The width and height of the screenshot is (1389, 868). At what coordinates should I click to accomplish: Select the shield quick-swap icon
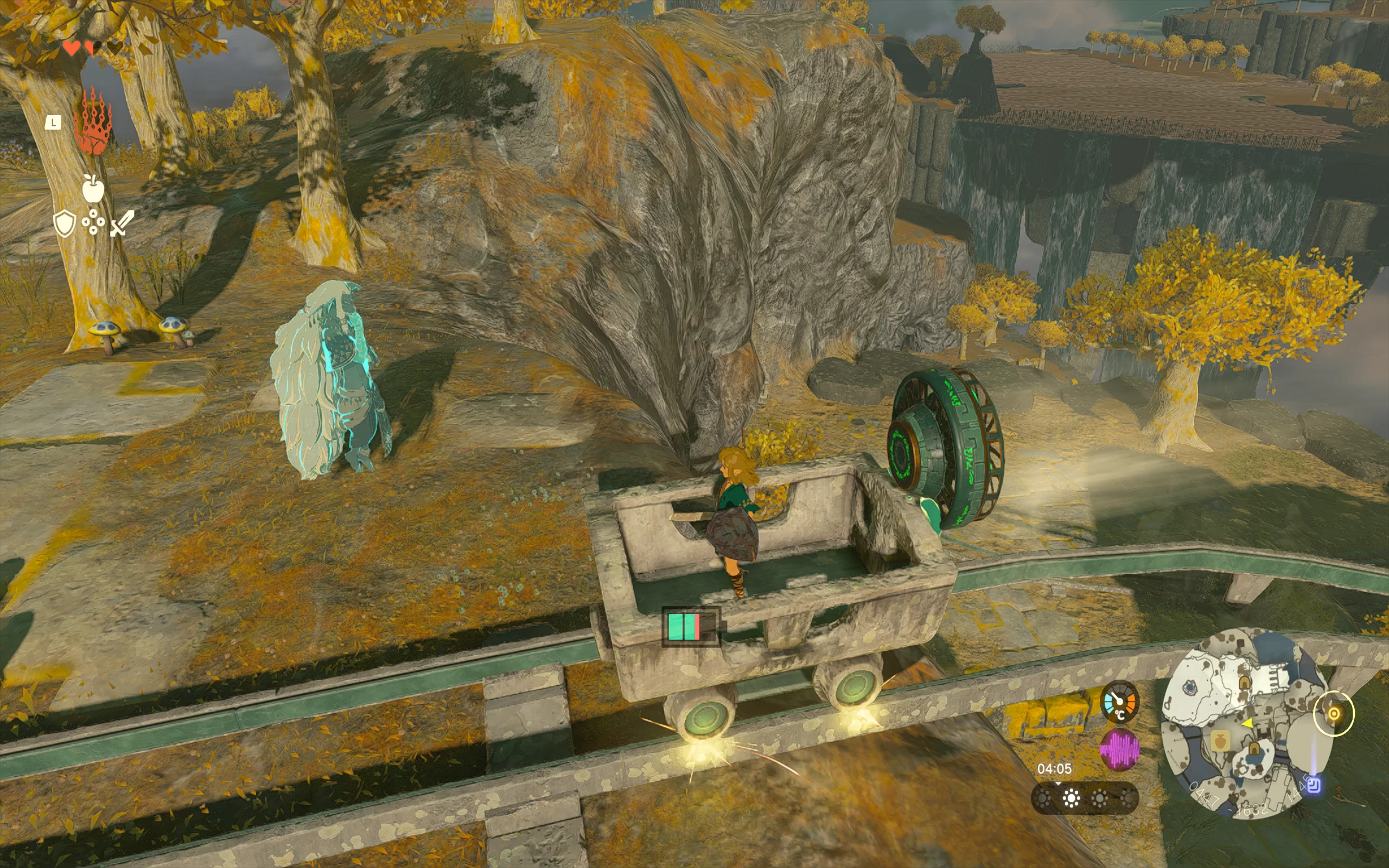(x=64, y=223)
